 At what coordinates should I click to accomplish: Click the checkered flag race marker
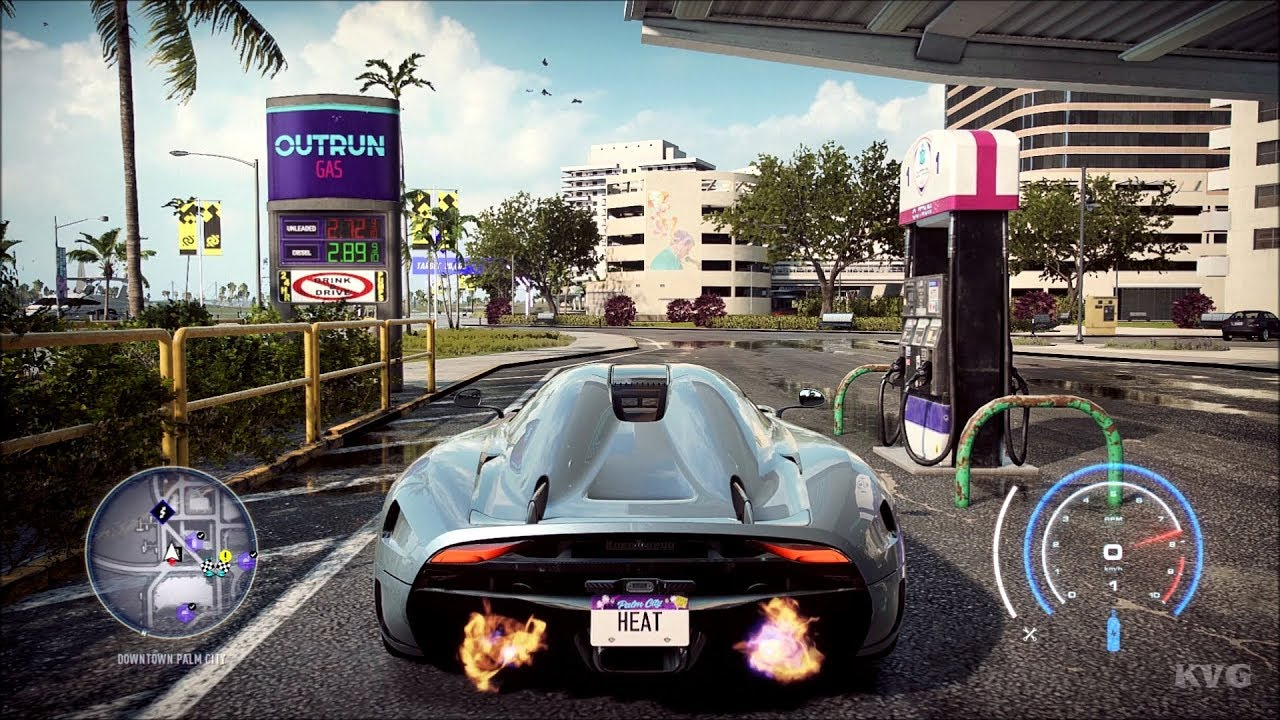point(210,567)
